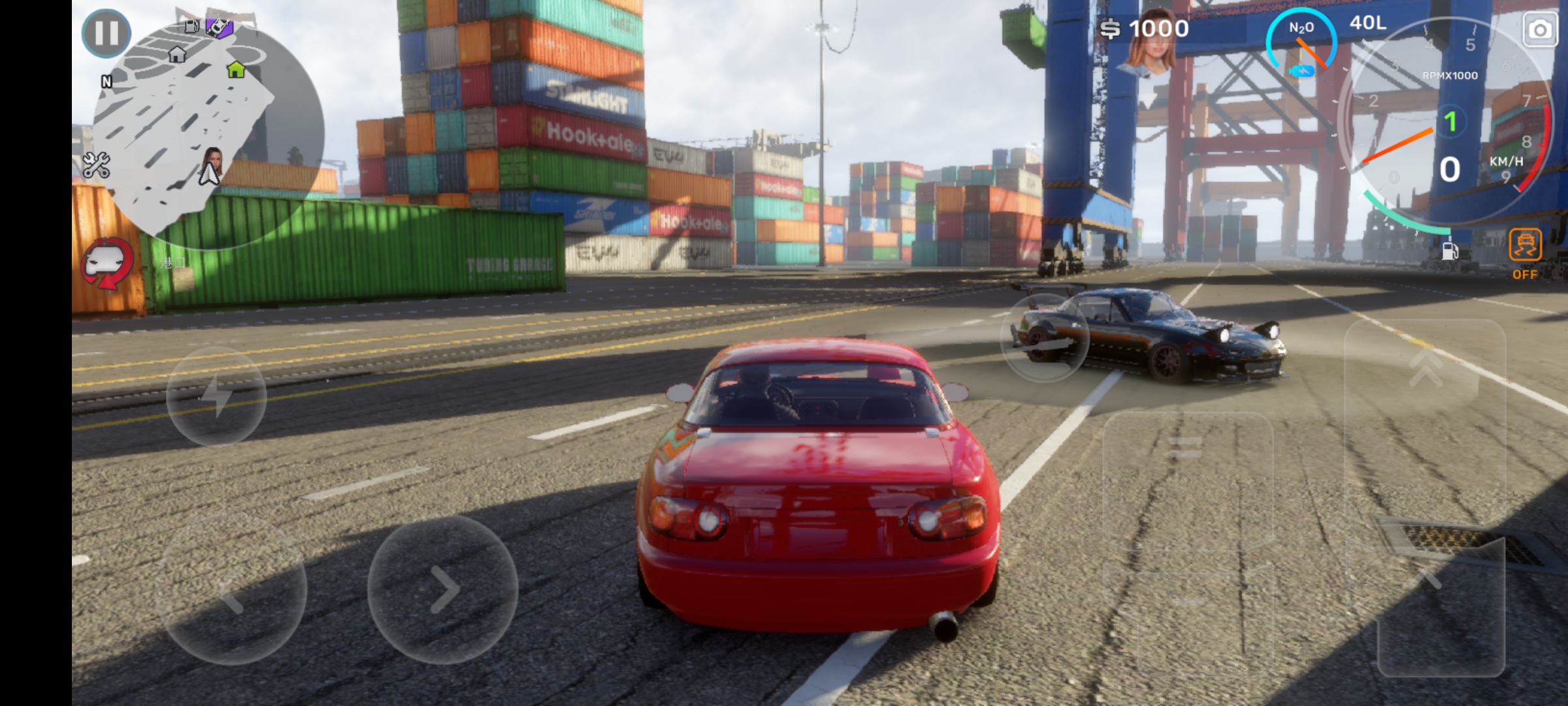
Task: Open the camera view button
Action: point(1540,30)
